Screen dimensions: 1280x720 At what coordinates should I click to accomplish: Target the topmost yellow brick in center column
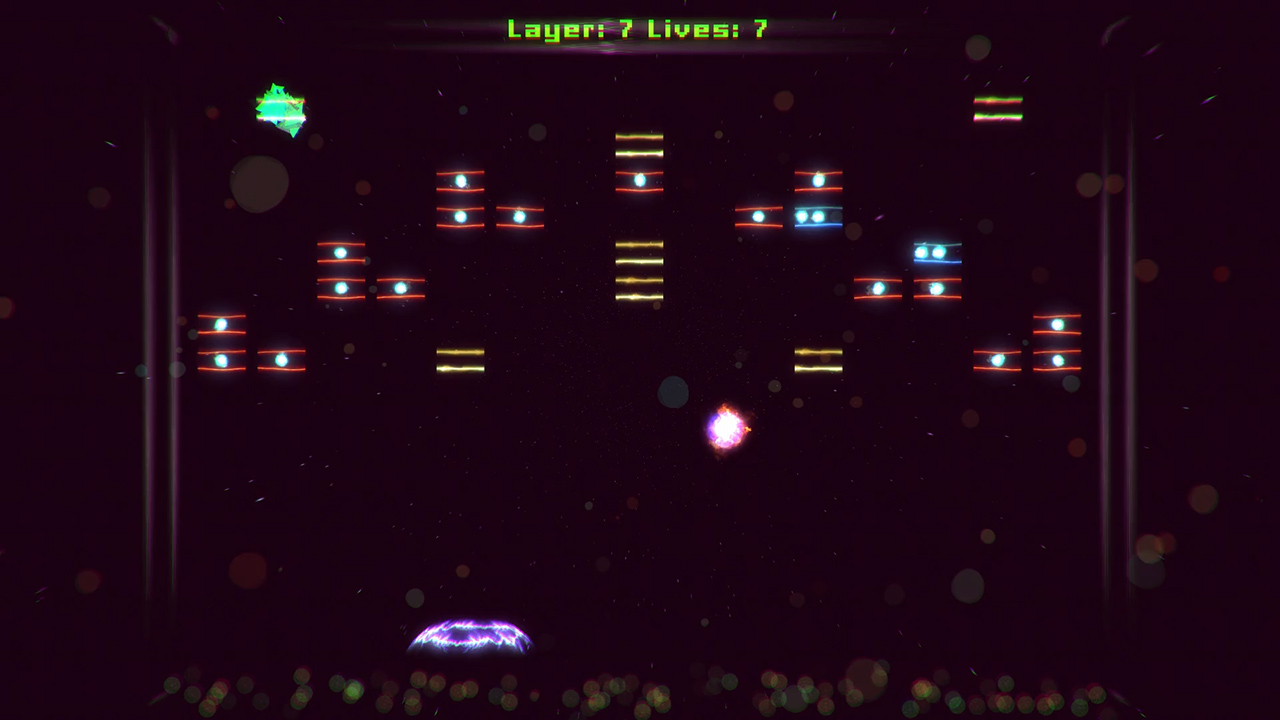pyautogui.click(x=640, y=145)
